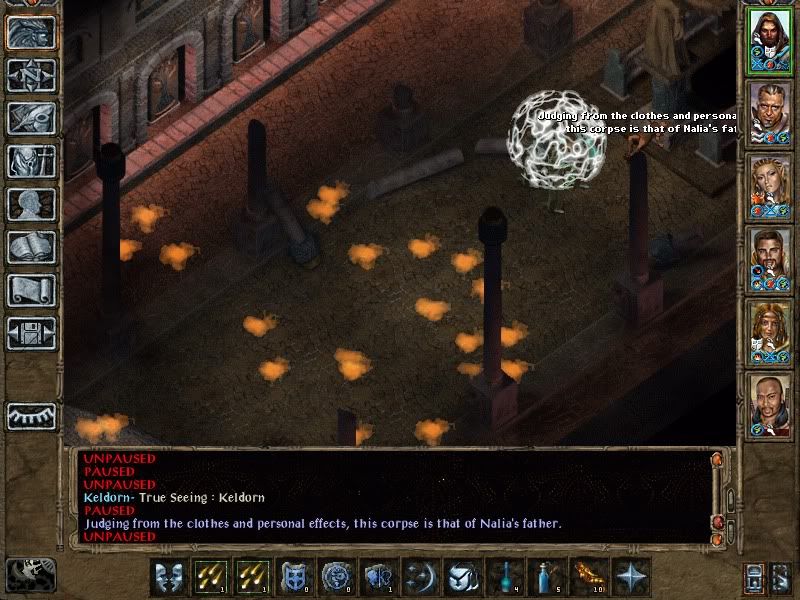The height and width of the screenshot is (600, 800).
Task: Open the priest scroll button
Action: pyautogui.click(x=31, y=290)
